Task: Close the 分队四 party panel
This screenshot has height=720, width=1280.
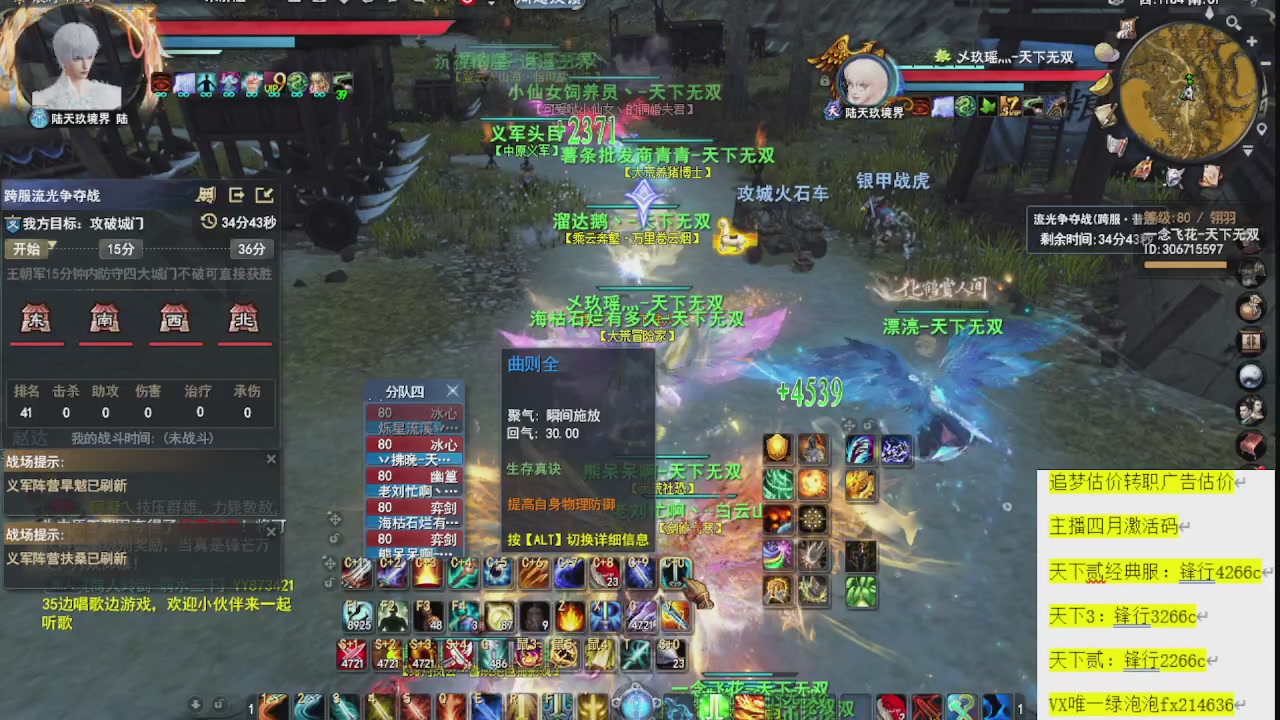Action: [452, 391]
